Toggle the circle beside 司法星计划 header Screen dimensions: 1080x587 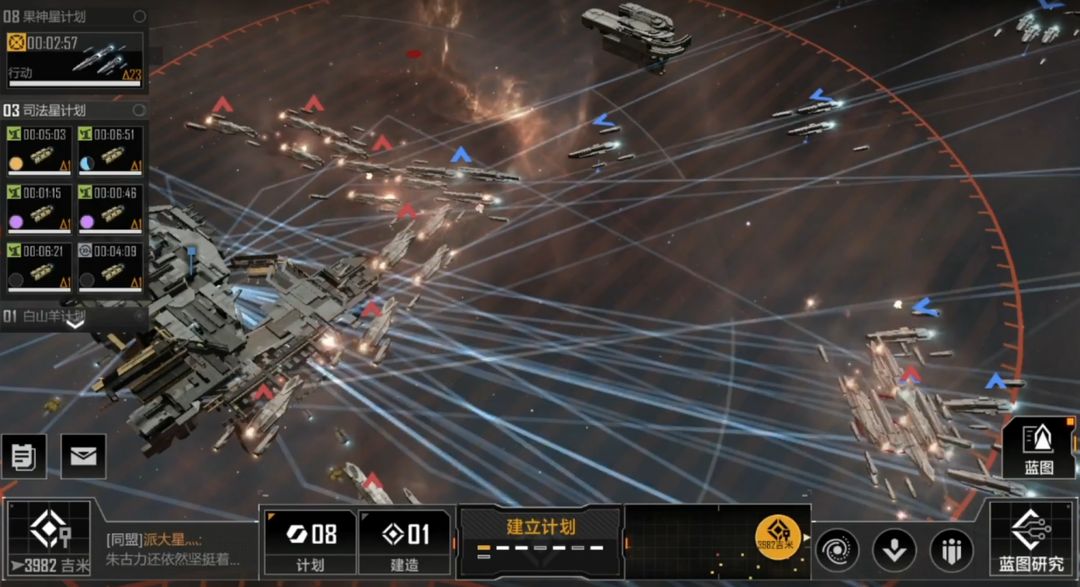[139, 110]
